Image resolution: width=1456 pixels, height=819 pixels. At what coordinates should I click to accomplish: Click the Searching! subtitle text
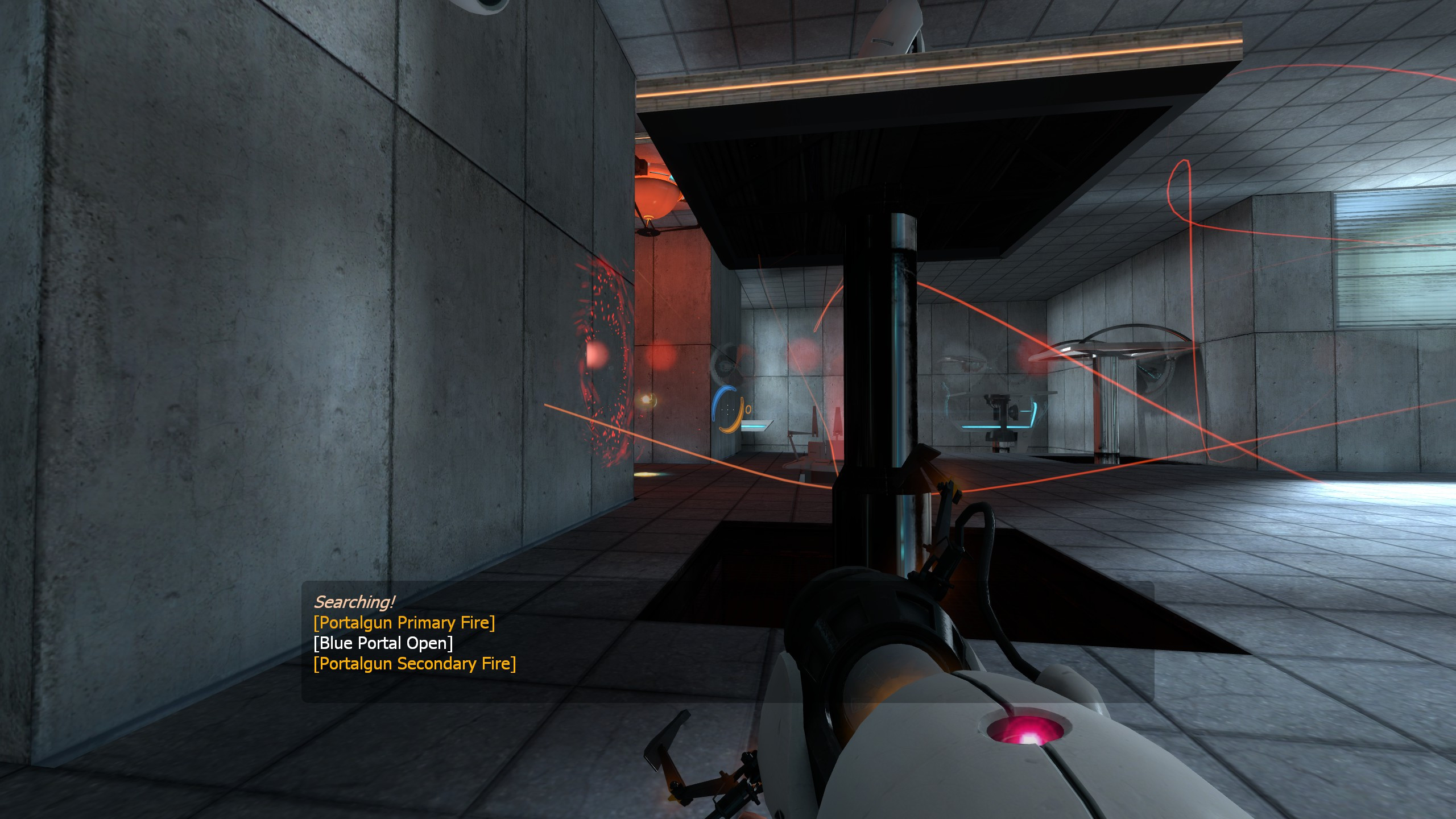[x=355, y=601]
